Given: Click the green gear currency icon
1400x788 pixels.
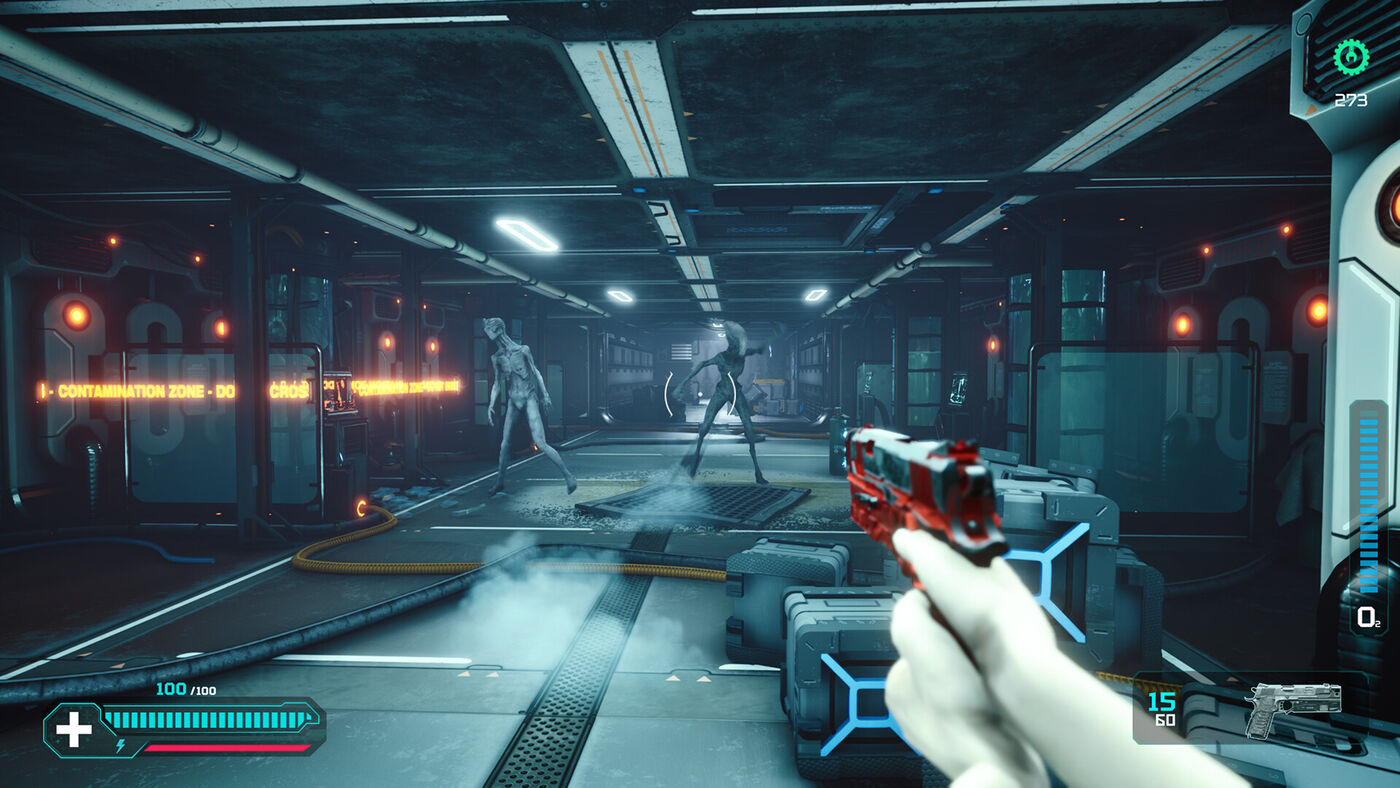Looking at the screenshot, I should pyautogui.click(x=1351, y=56).
